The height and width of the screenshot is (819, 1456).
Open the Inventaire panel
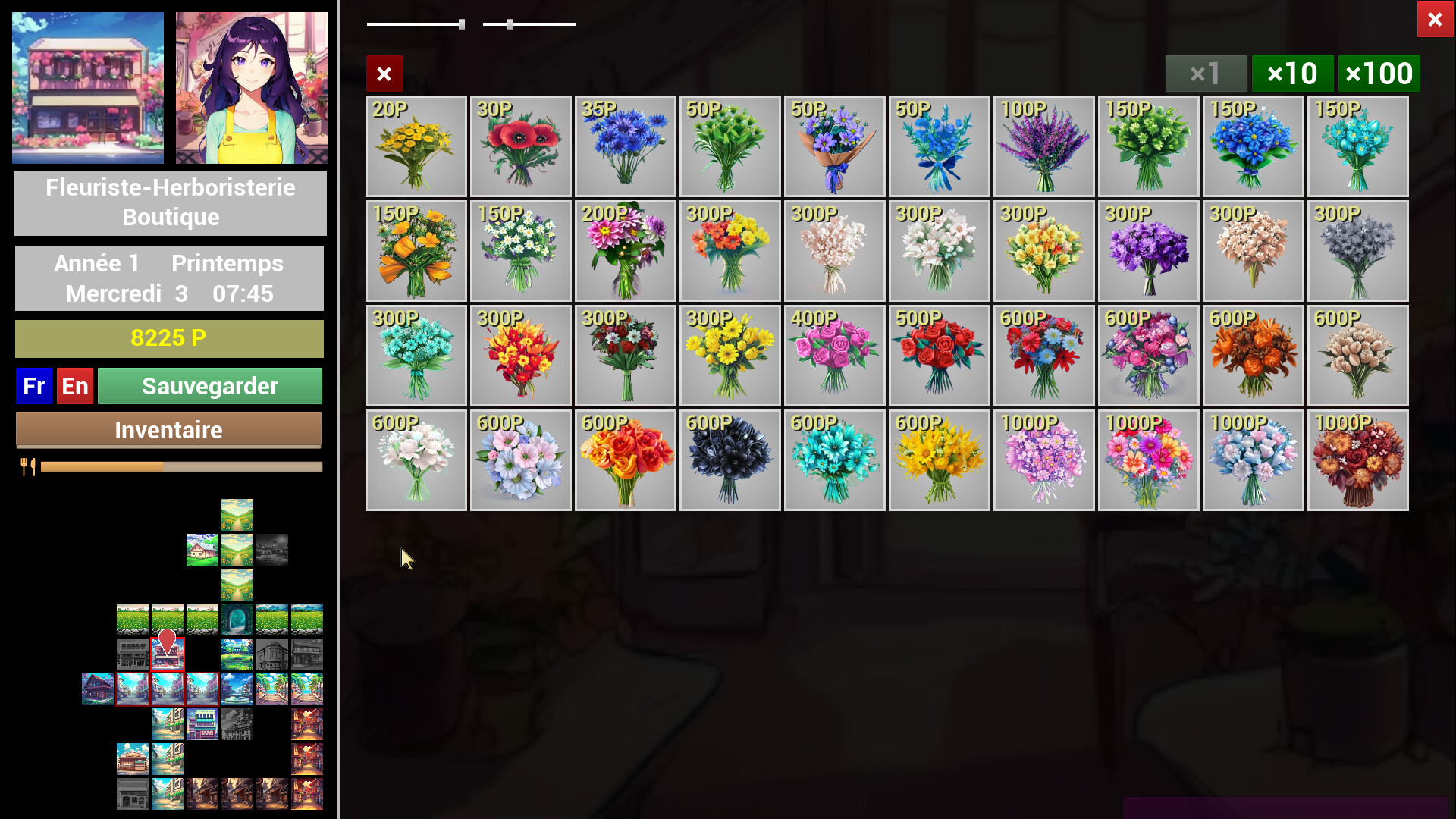[x=168, y=430]
